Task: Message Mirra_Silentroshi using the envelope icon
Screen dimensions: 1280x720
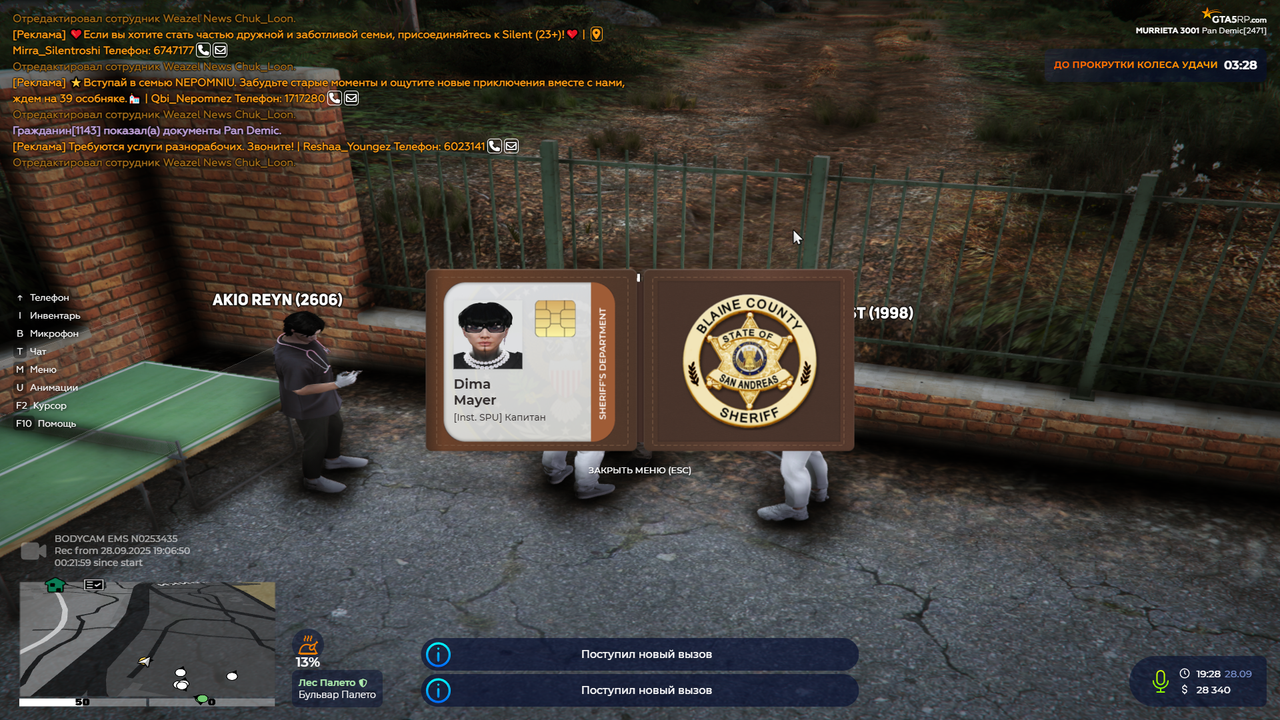Action: [x=220, y=50]
